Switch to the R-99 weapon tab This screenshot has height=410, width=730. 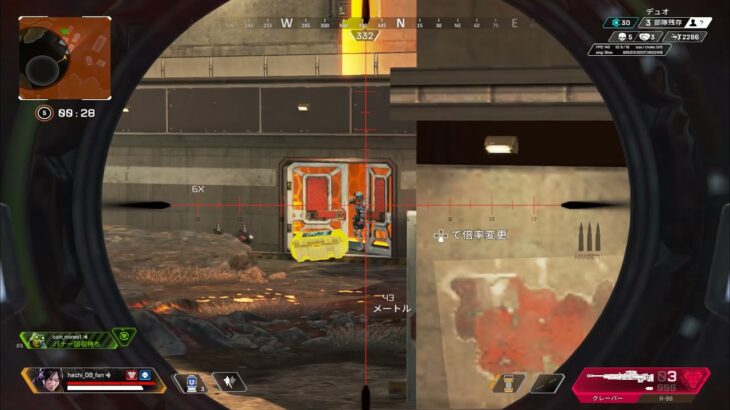(680, 399)
